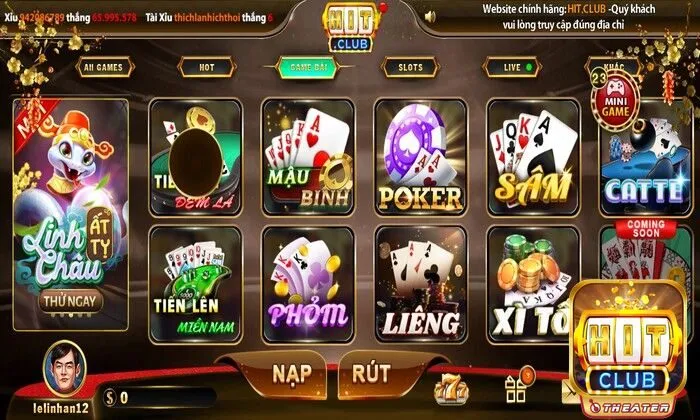The width and height of the screenshot is (700, 420).
Task: Open the Hot games tab
Action: coord(206,68)
